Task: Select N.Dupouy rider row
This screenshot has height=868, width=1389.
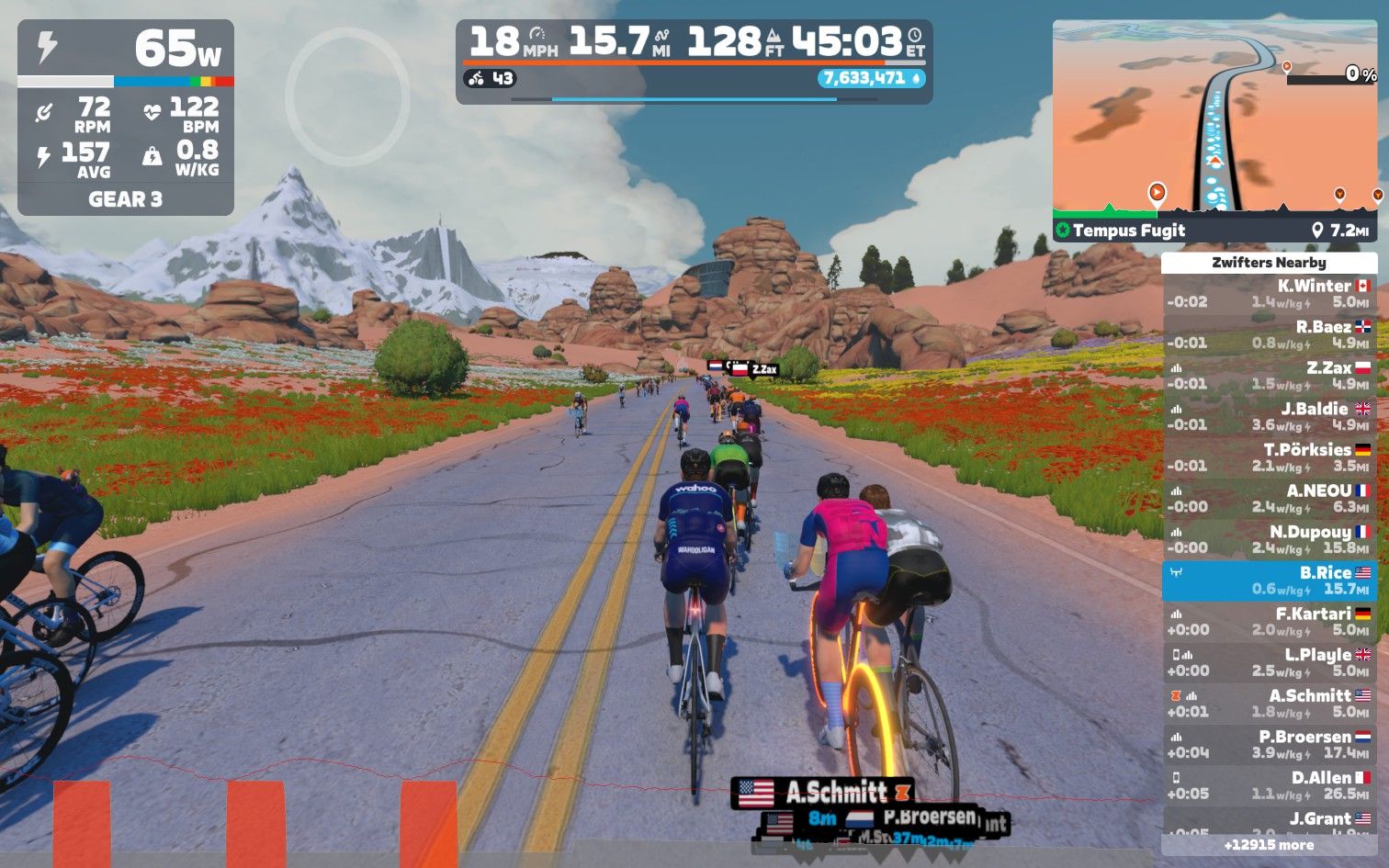Action: point(1269,540)
